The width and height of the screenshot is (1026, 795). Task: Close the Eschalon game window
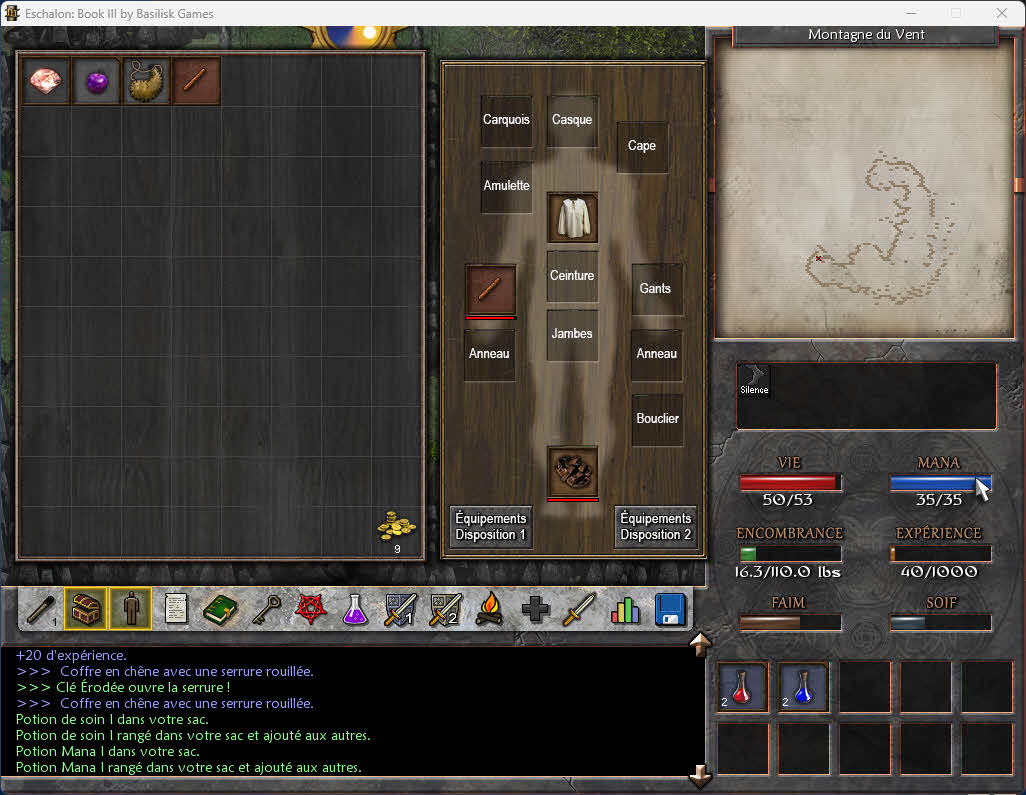pos(1002,14)
